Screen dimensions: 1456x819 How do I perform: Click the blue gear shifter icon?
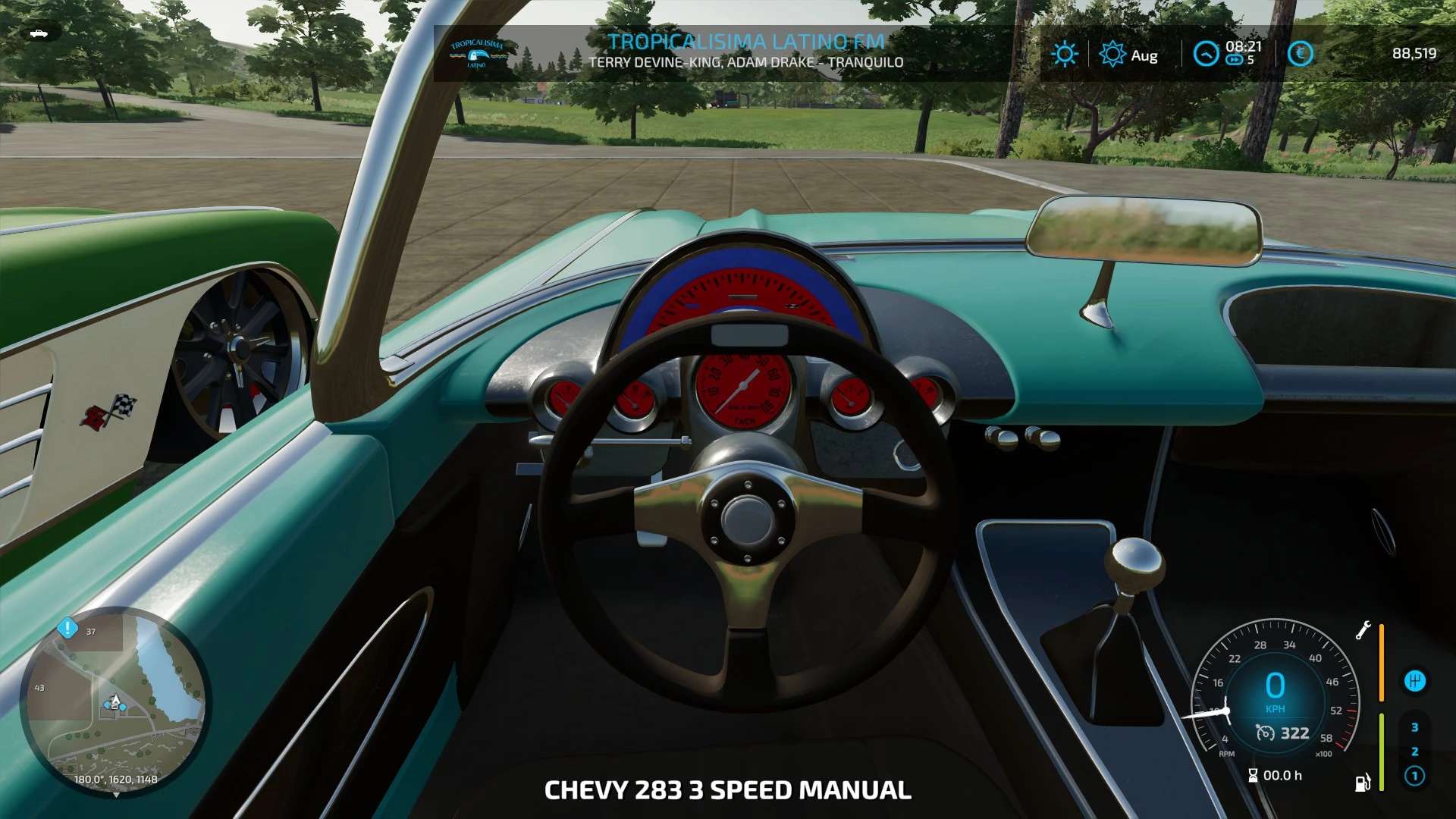pyautogui.click(x=1415, y=681)
